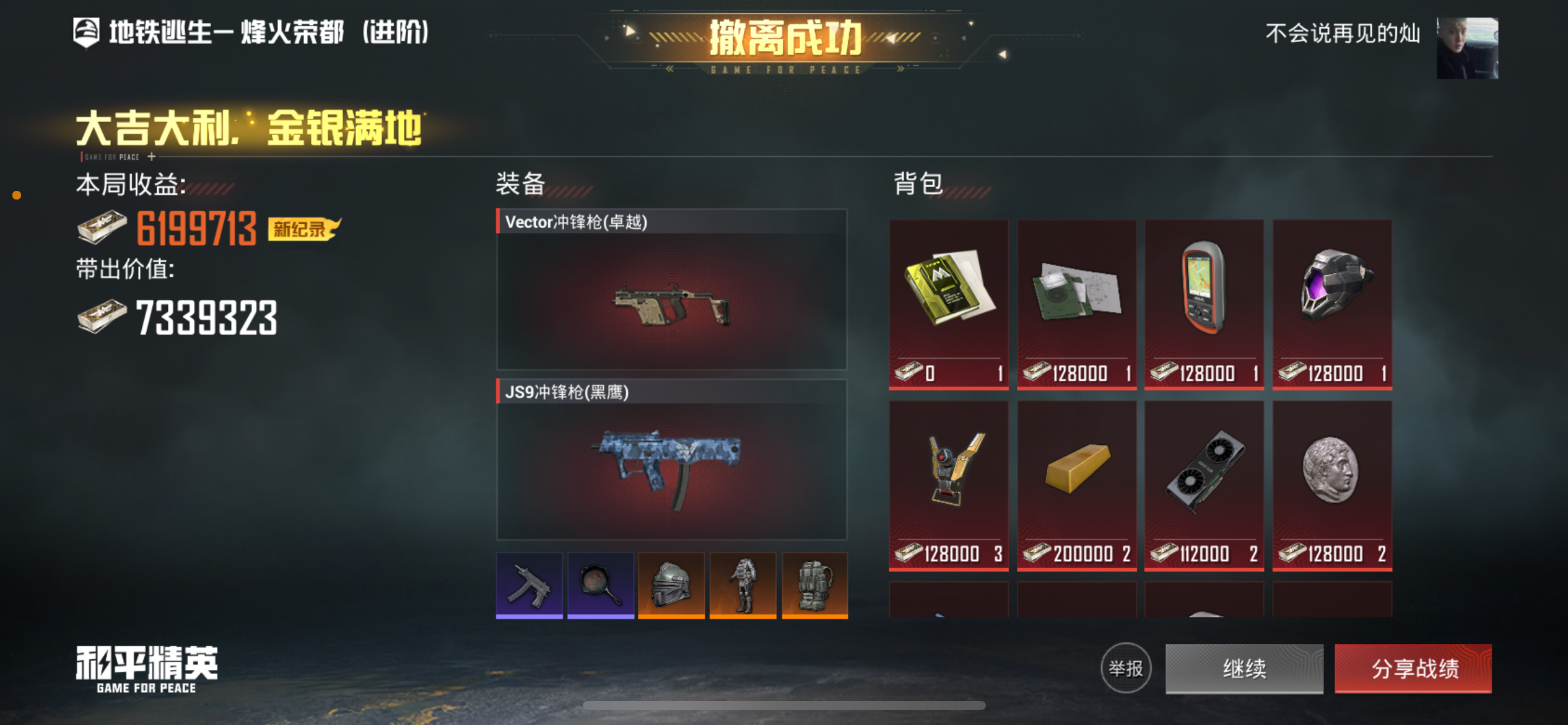Select the purple gem helmet item
Image resolution: width=1568 pixels, height=725 pixels.
click(1331, 288)
